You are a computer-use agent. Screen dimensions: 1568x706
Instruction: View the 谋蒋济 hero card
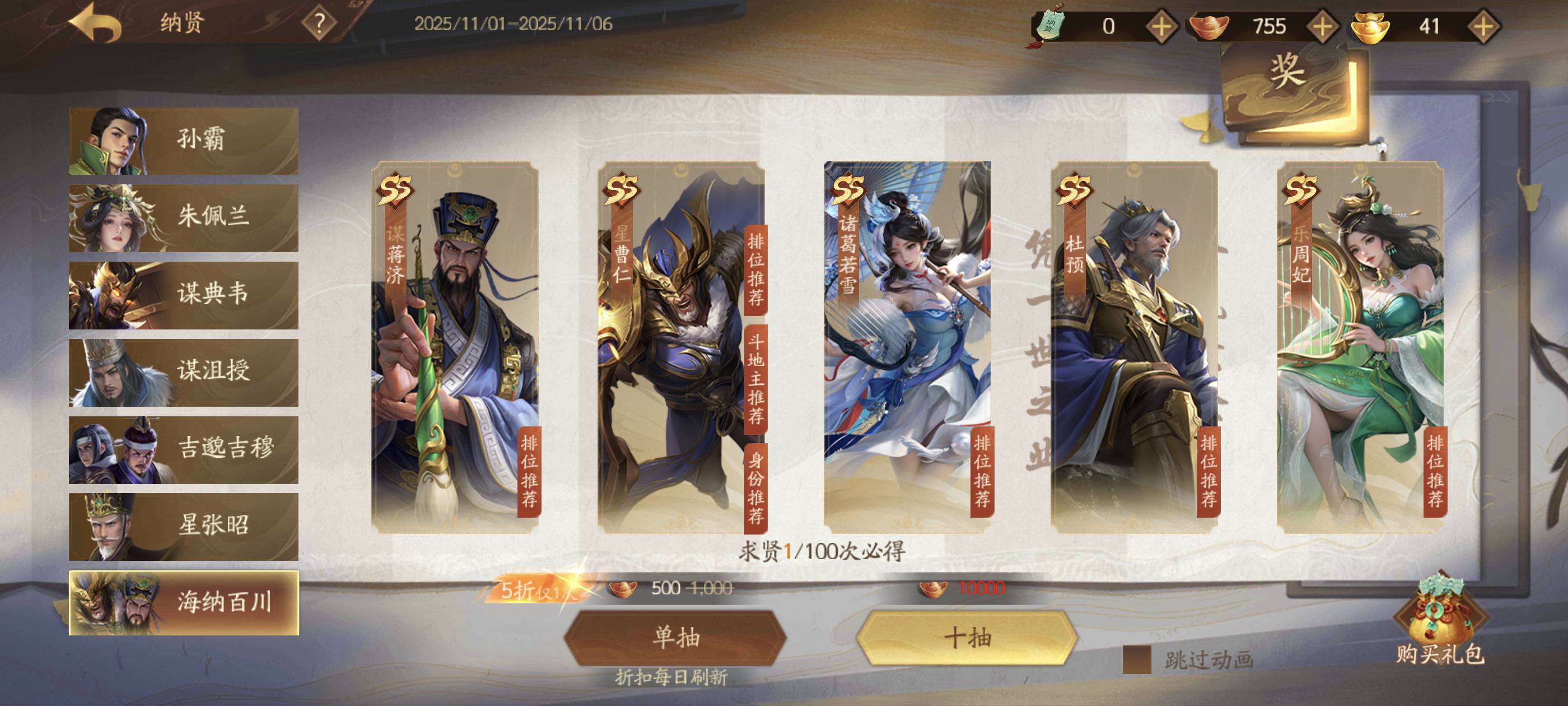455,347
